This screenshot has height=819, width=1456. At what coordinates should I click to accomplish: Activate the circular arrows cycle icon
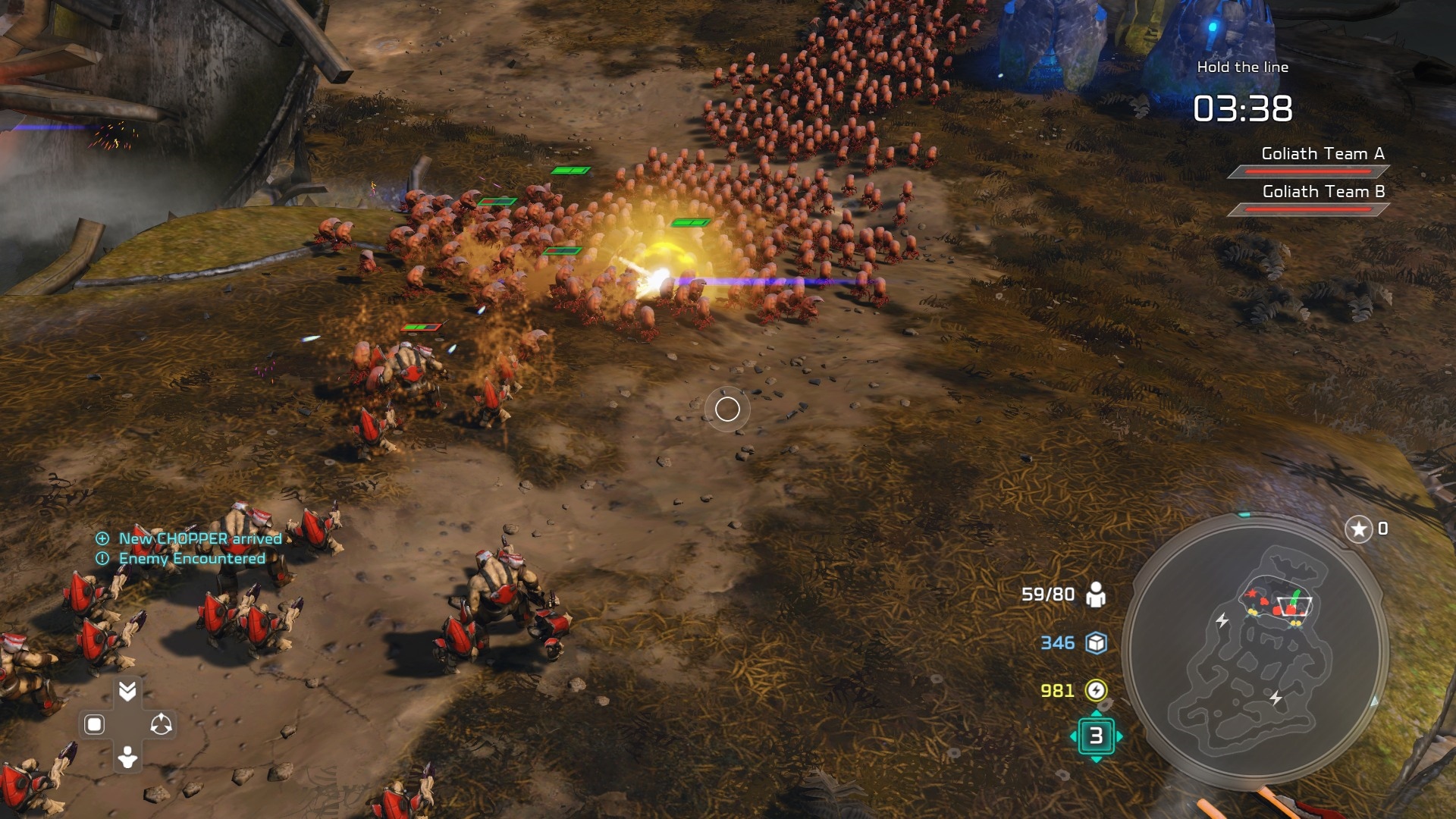[161, 724]
